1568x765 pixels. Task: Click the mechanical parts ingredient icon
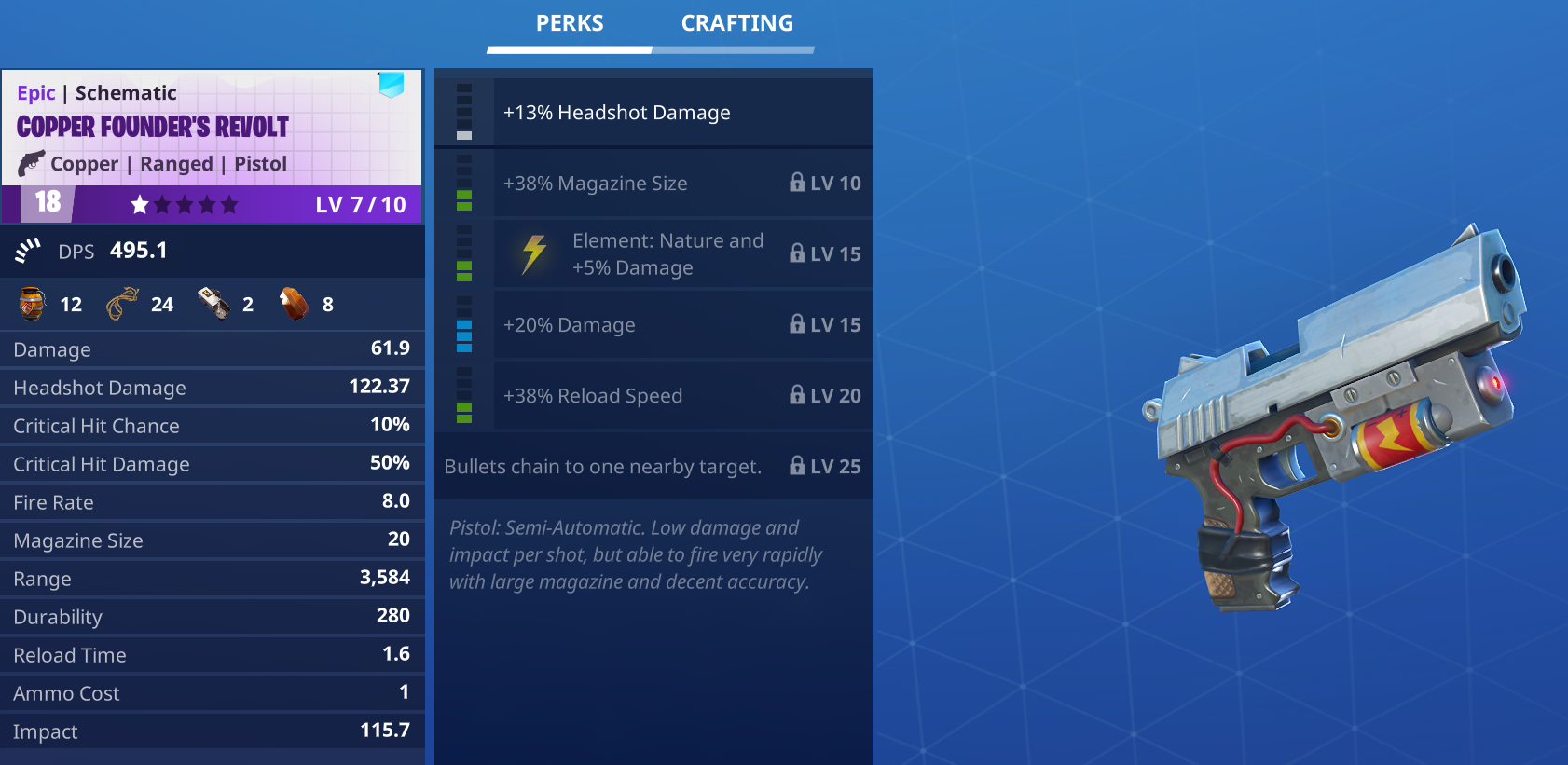click(214, 304)
